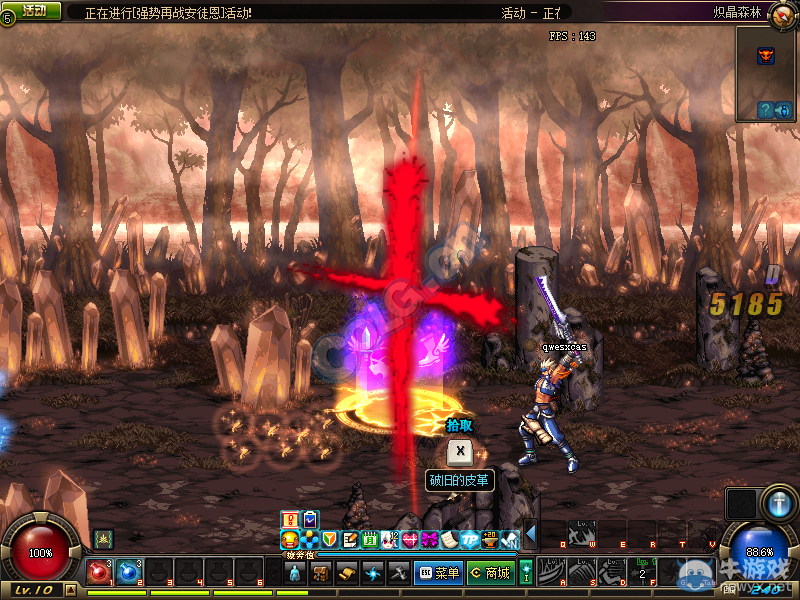Viewport: 800px width, 600px height.
Task: Open the character info silhouette icon
Action: pyautogui.click(x=295, y=573)
